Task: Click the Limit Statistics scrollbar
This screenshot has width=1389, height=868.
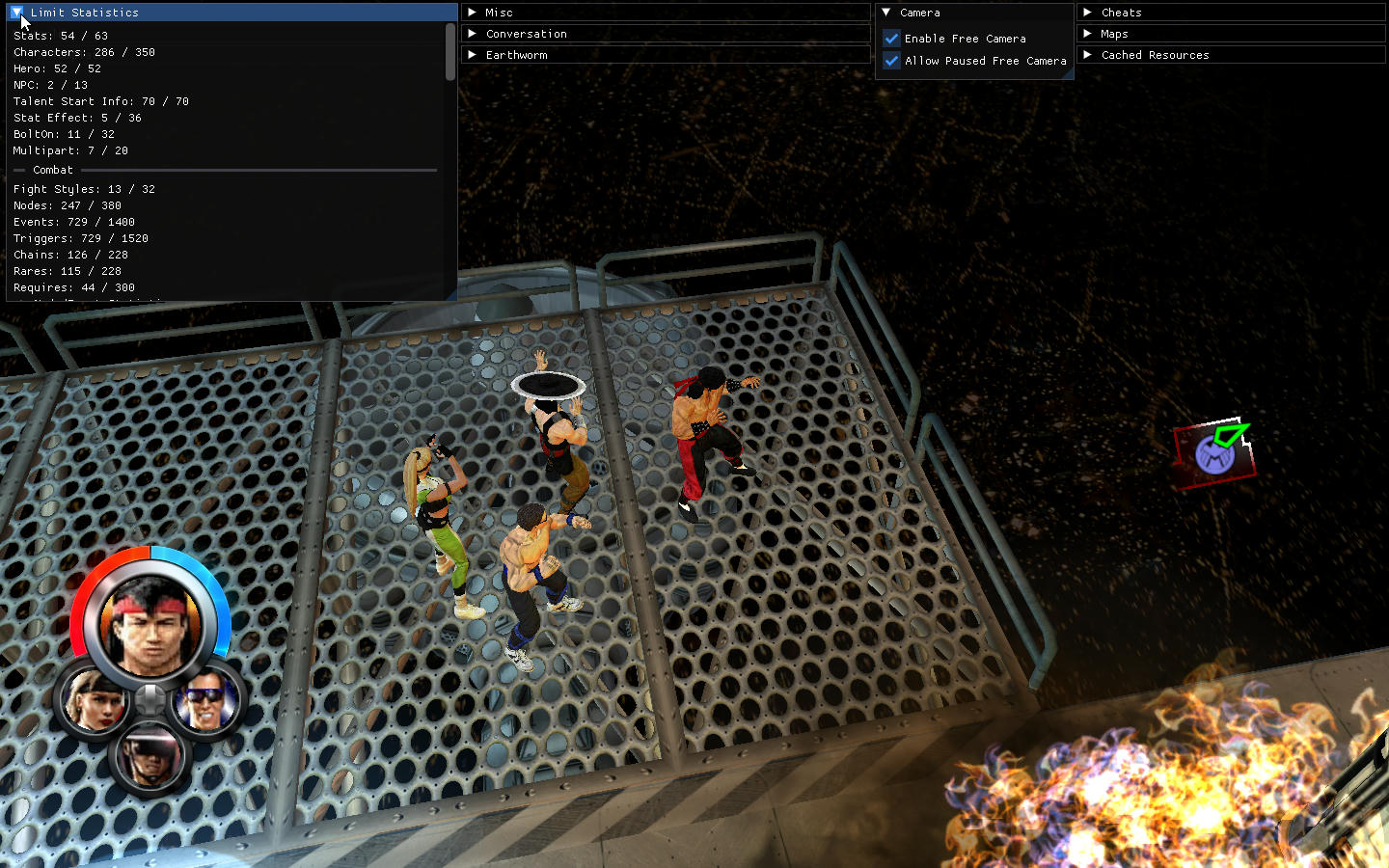Action: click(x=450, y=53)
